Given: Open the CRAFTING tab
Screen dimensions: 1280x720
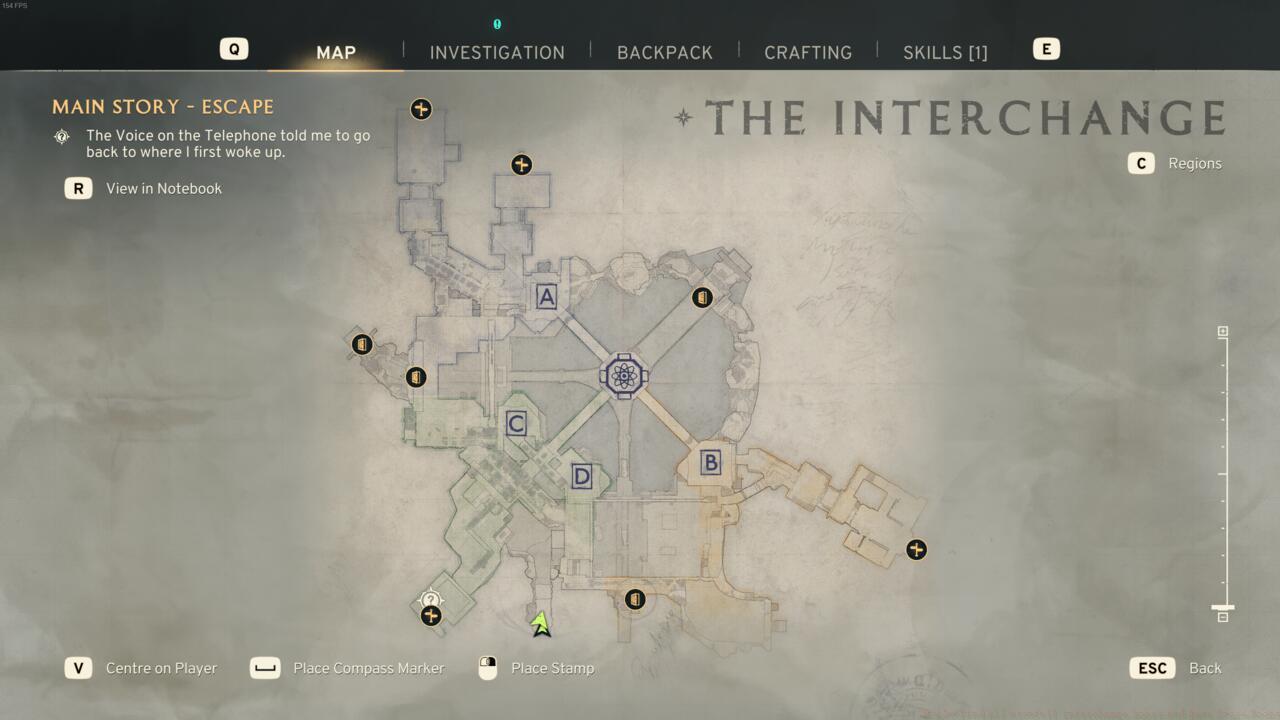Looking at the screenshot, I should (x=808, y=52).
